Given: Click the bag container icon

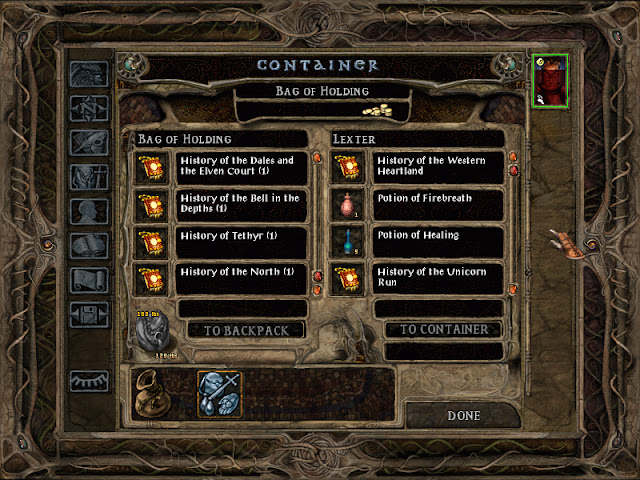Looking at the screenshot, I should point(154,395).
